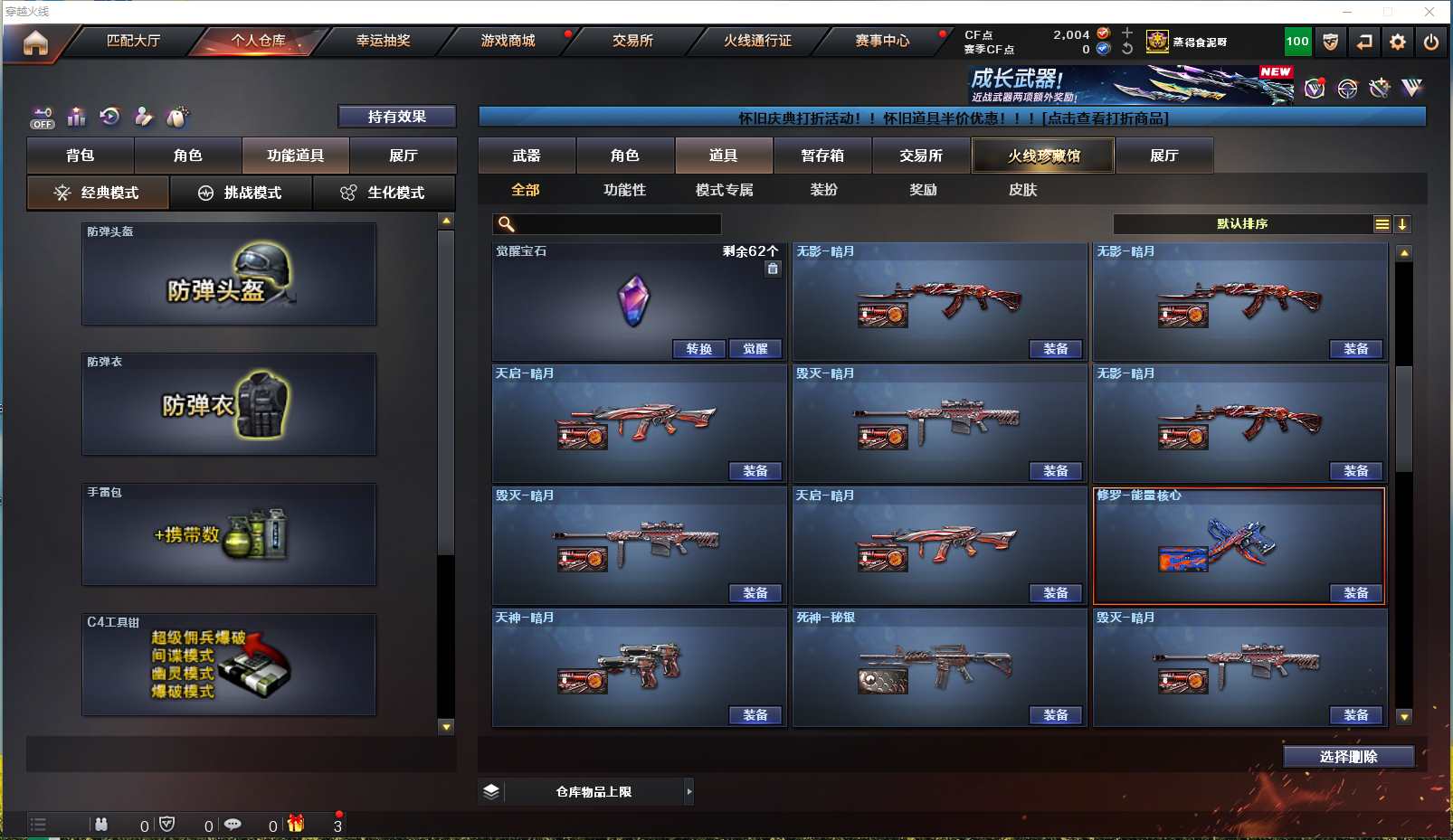Click the 选择删除 button
1453x840 pixels.
[1348, 757]
